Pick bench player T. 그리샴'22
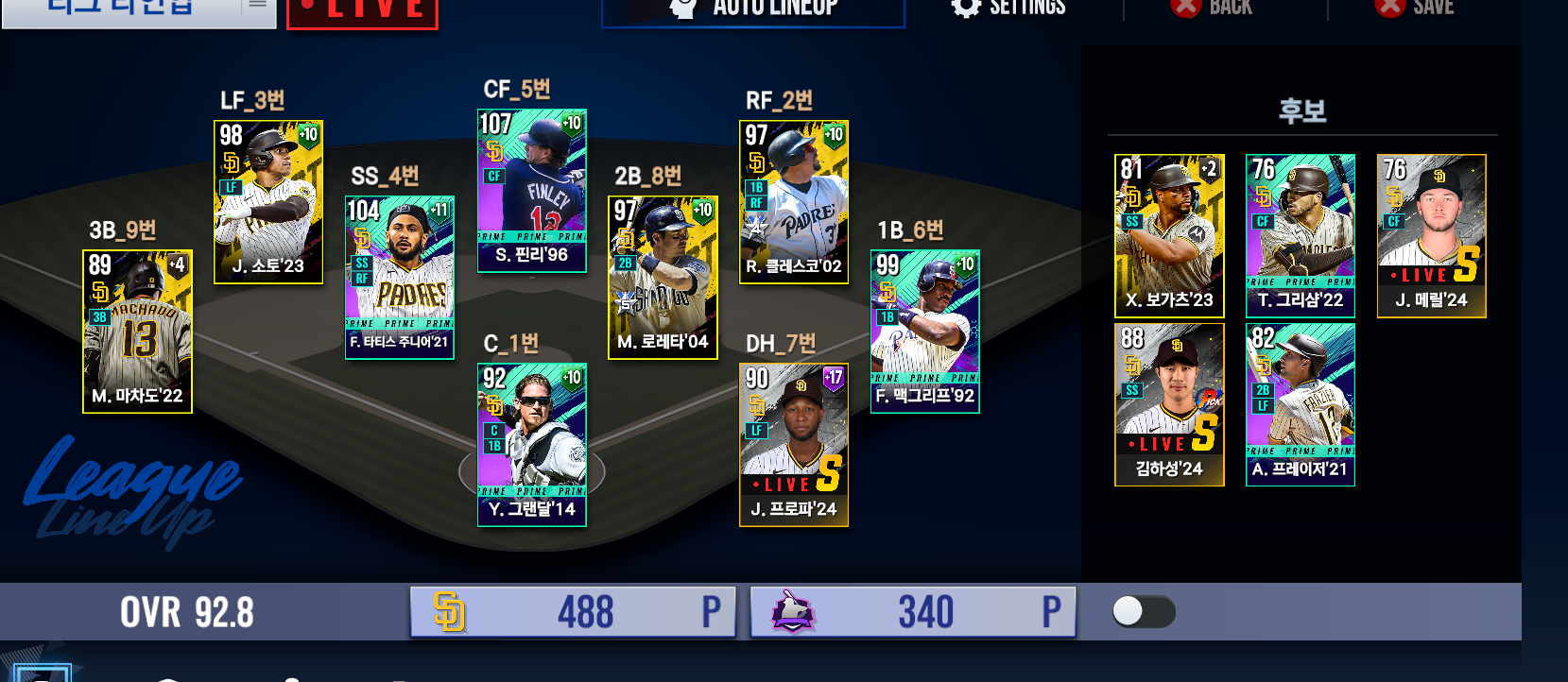Screen dimensions: 1568x682 [1301, 235]
